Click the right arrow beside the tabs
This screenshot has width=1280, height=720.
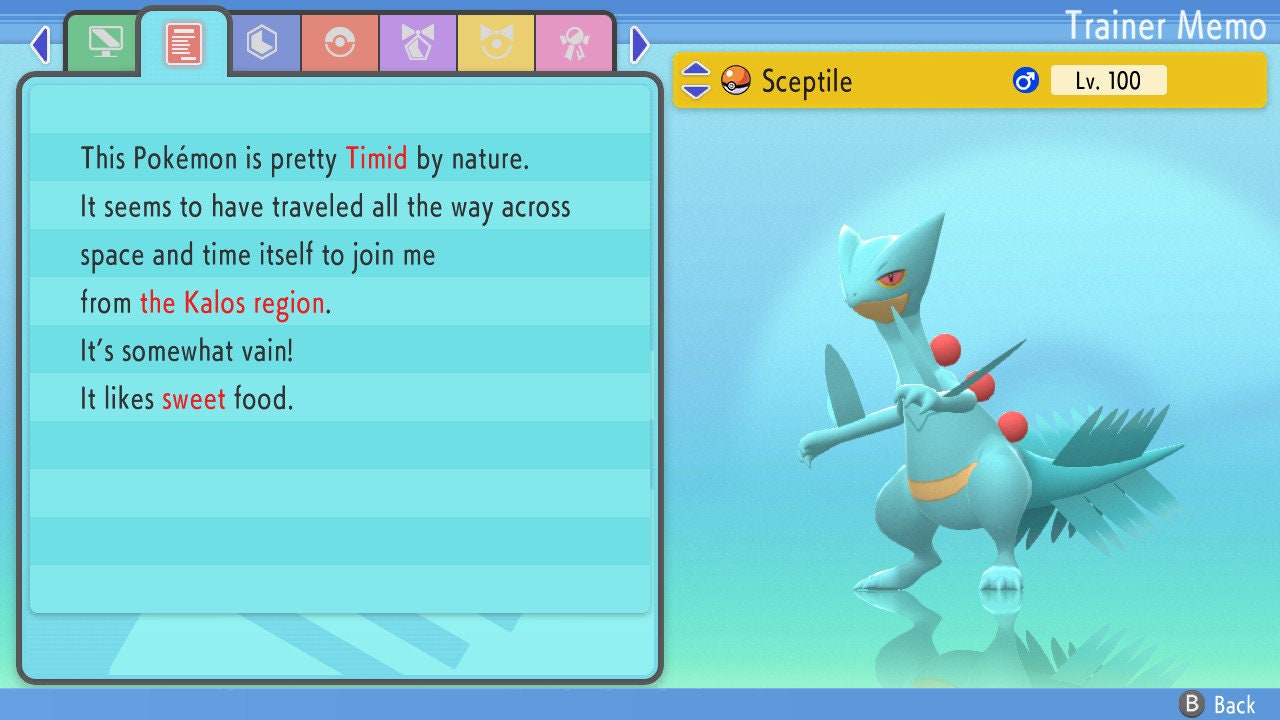pos(640,44)
